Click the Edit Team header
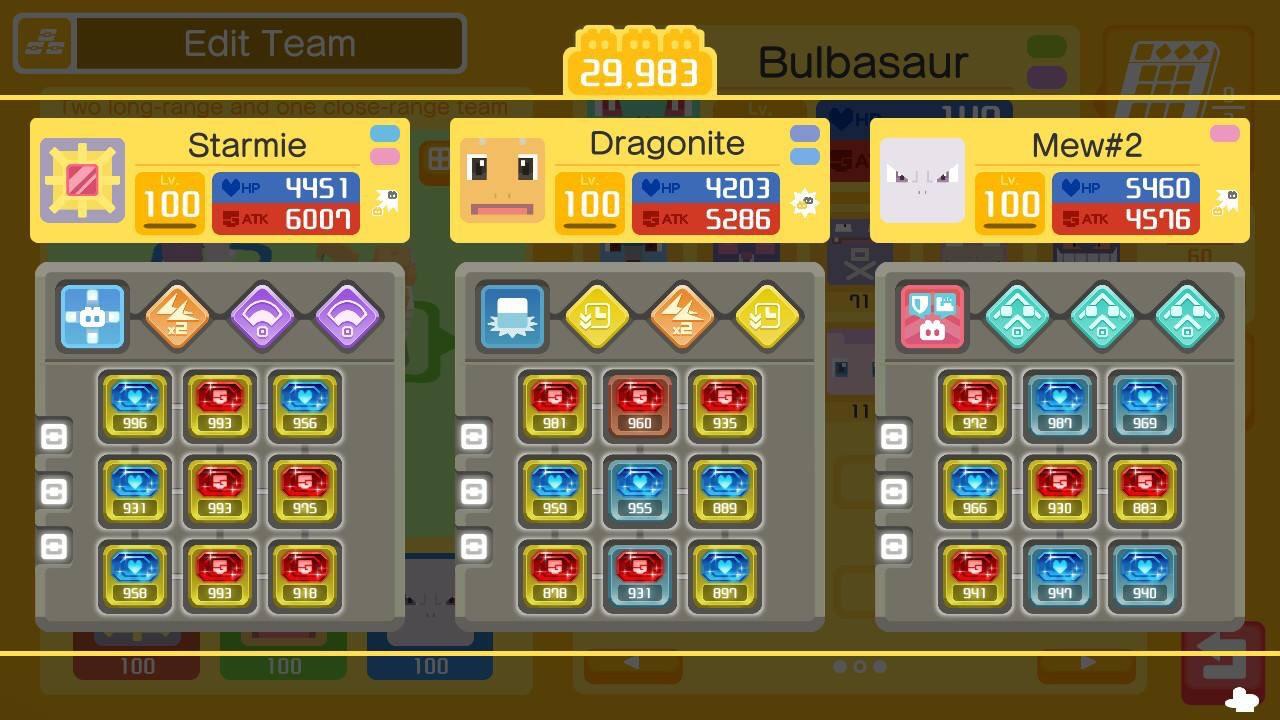Viewport: 1280px width, 720px height. click(x=268, y=43)
